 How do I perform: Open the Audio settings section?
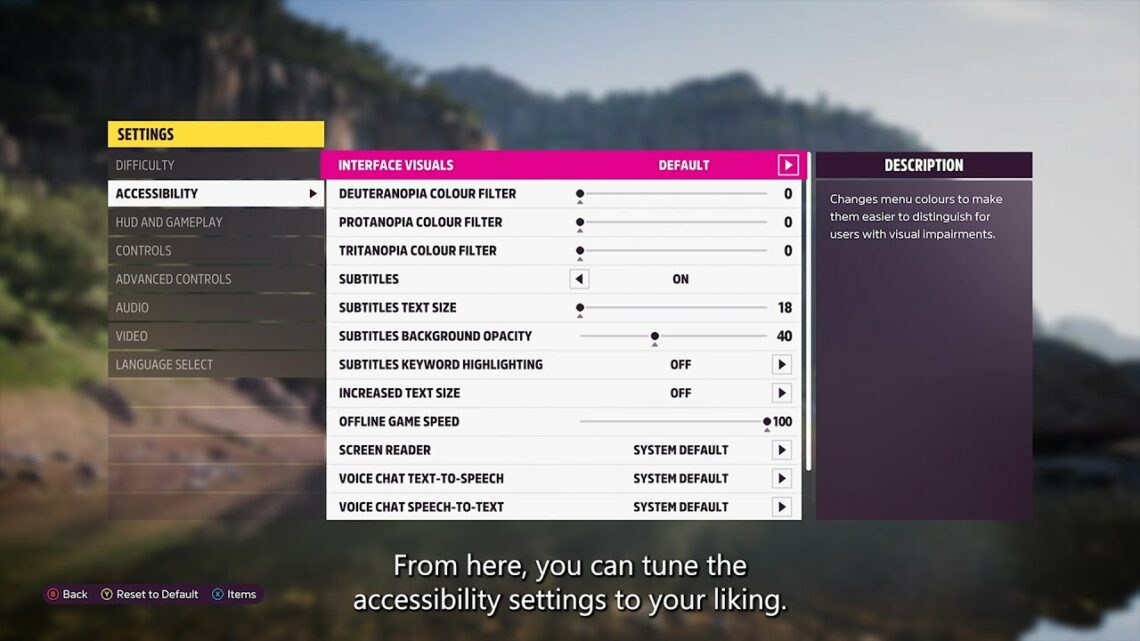tap(132, 308)
